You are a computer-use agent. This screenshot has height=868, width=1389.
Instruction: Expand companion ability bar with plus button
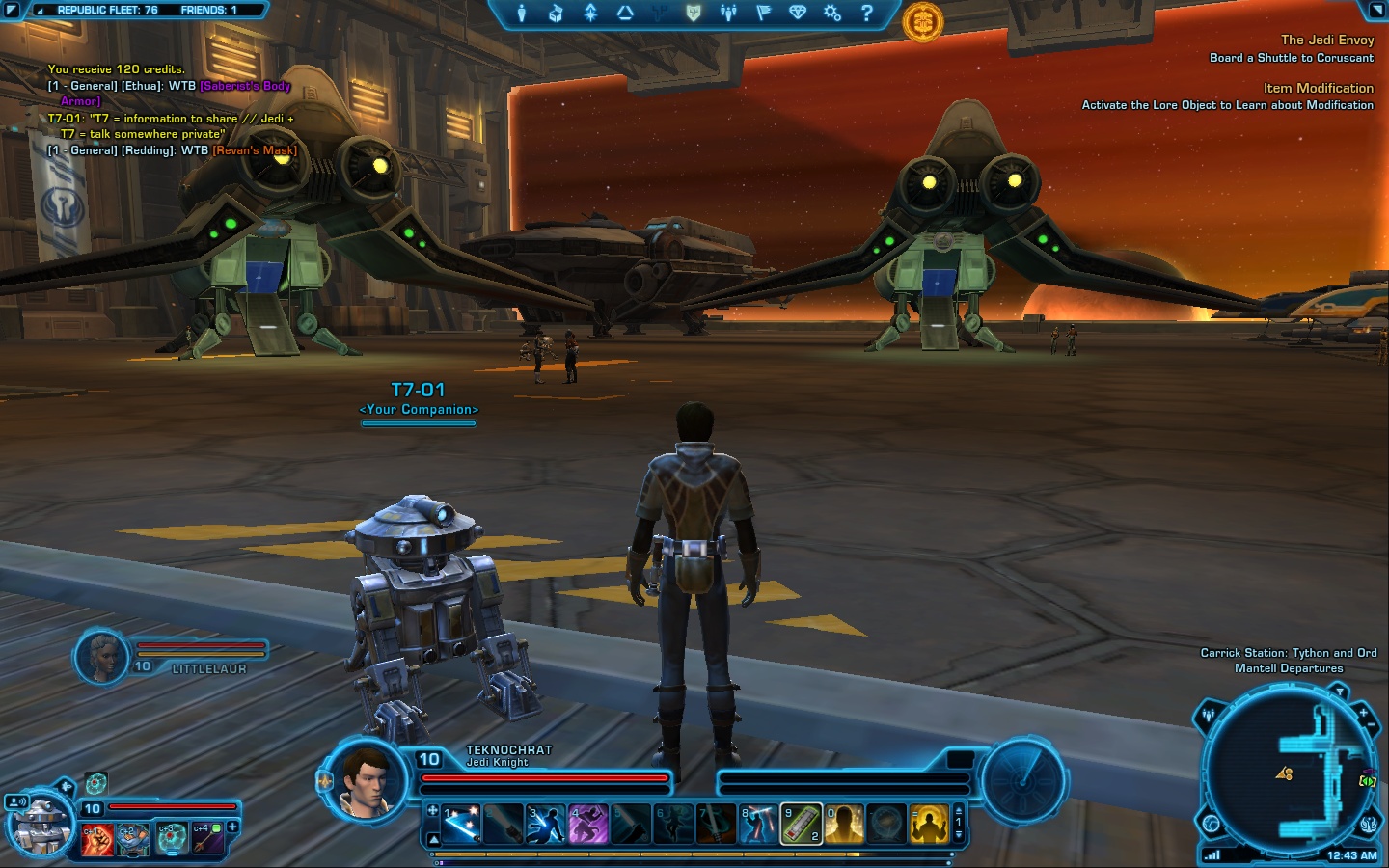(x=232, y=827)
